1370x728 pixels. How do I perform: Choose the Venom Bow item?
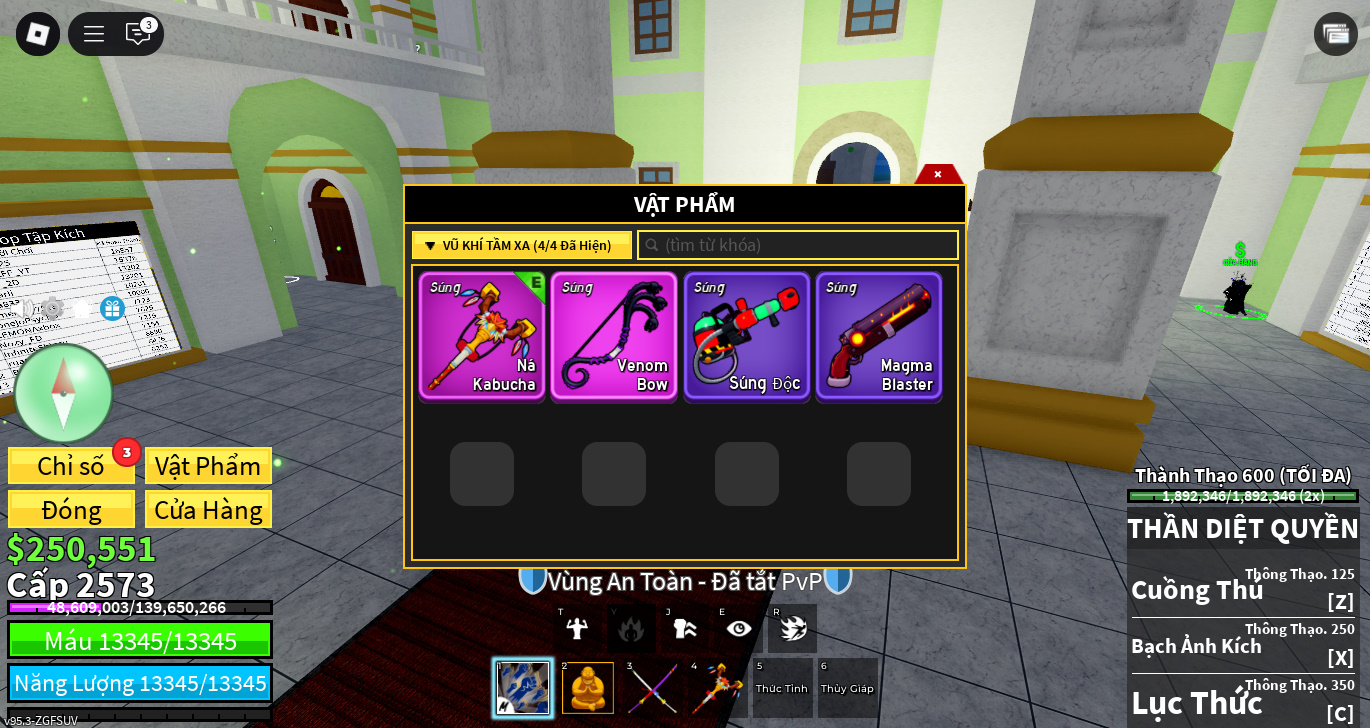(x=614, y=336)
